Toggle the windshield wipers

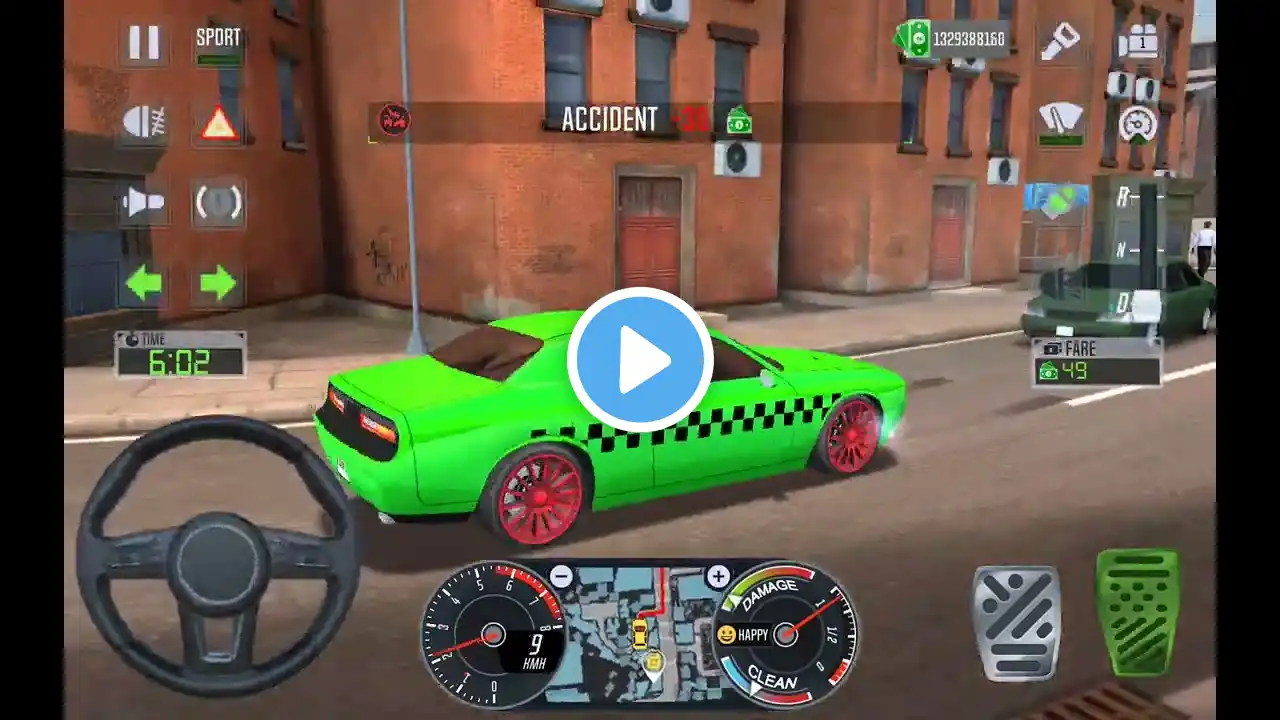point(1061,124)
